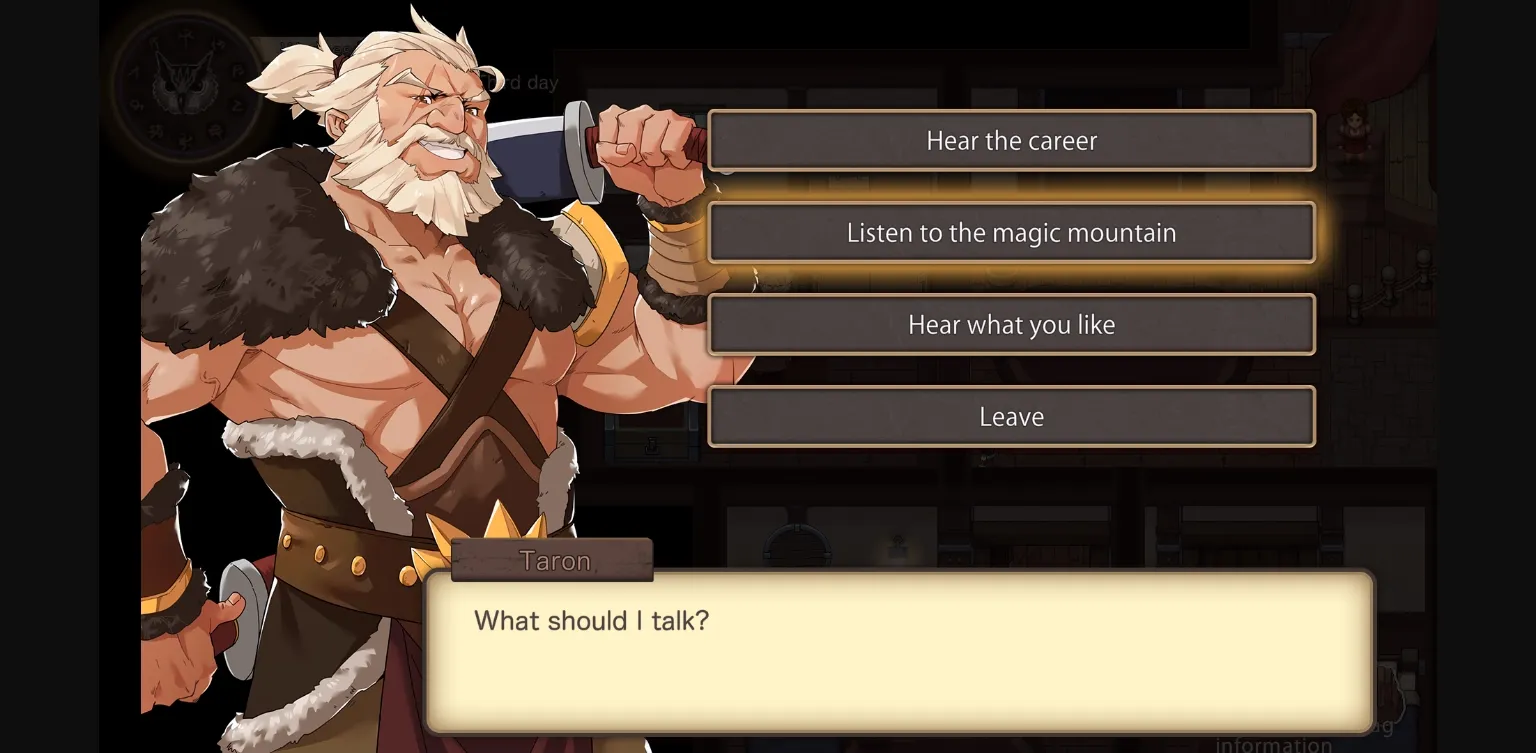Pick the Hear what you like option
Viewport: 1536px width, 753px height.
coord(1011,324)
